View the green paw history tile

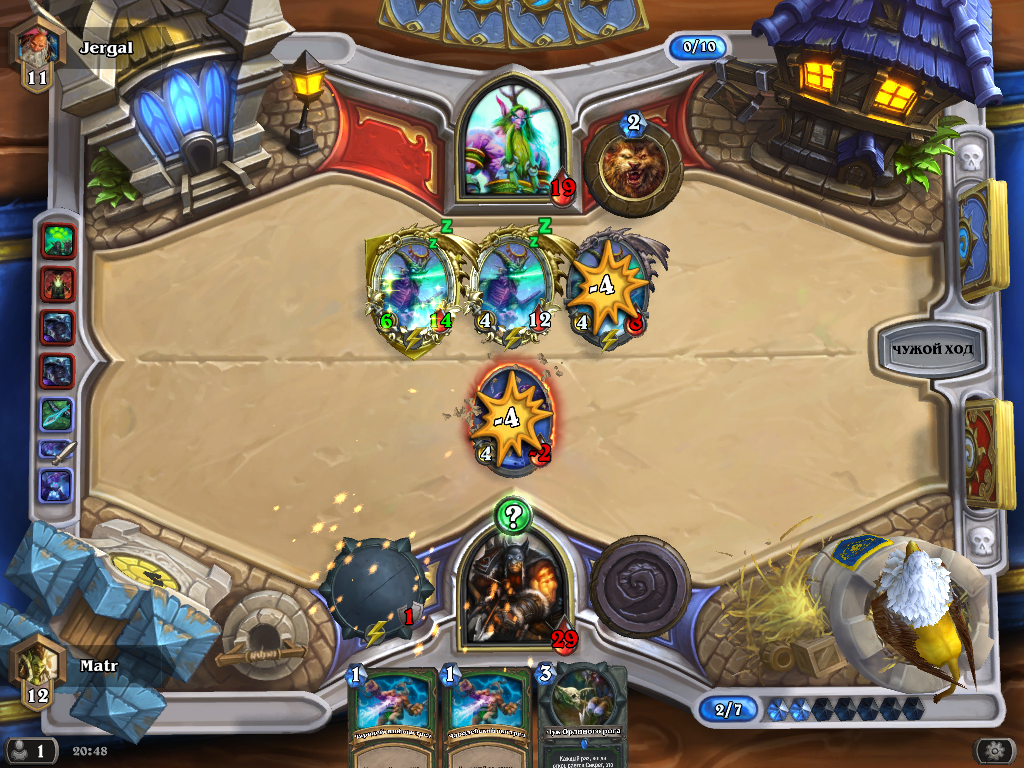tap(58, 241)
